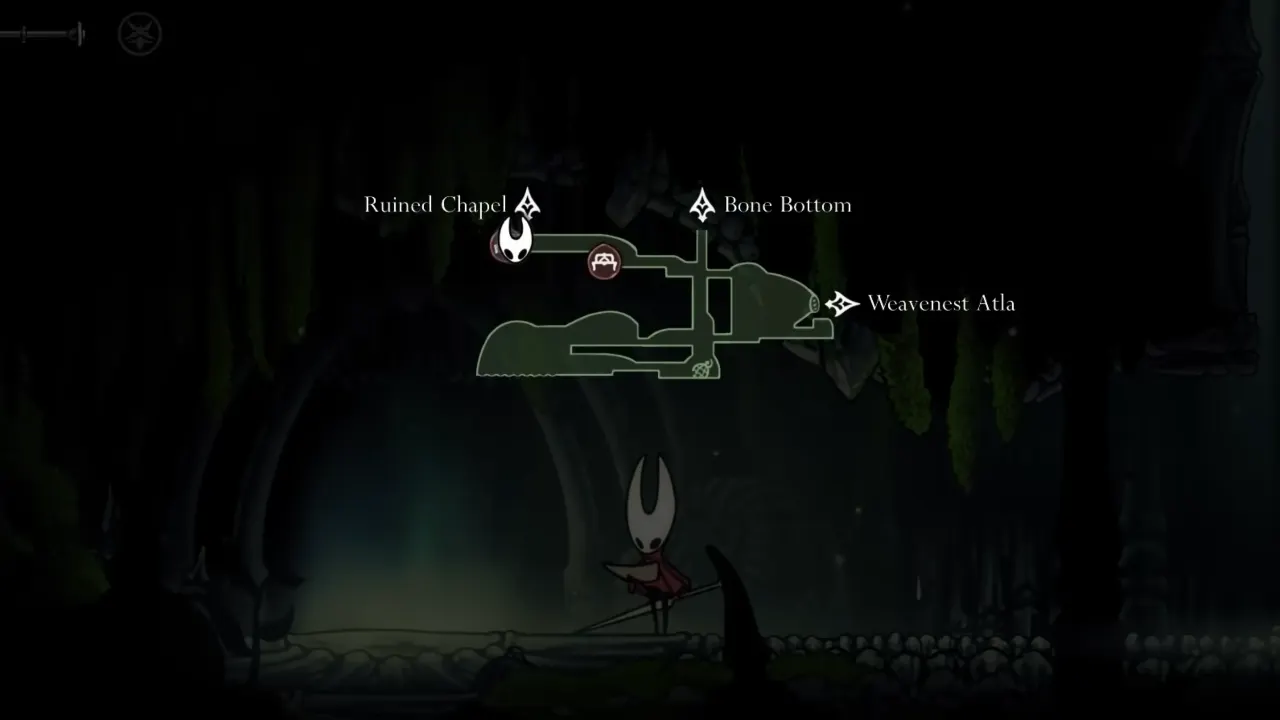Click the crest emblem in the HUD
Viewport: 1280px width, 720px height.
(x=140, y=35)
